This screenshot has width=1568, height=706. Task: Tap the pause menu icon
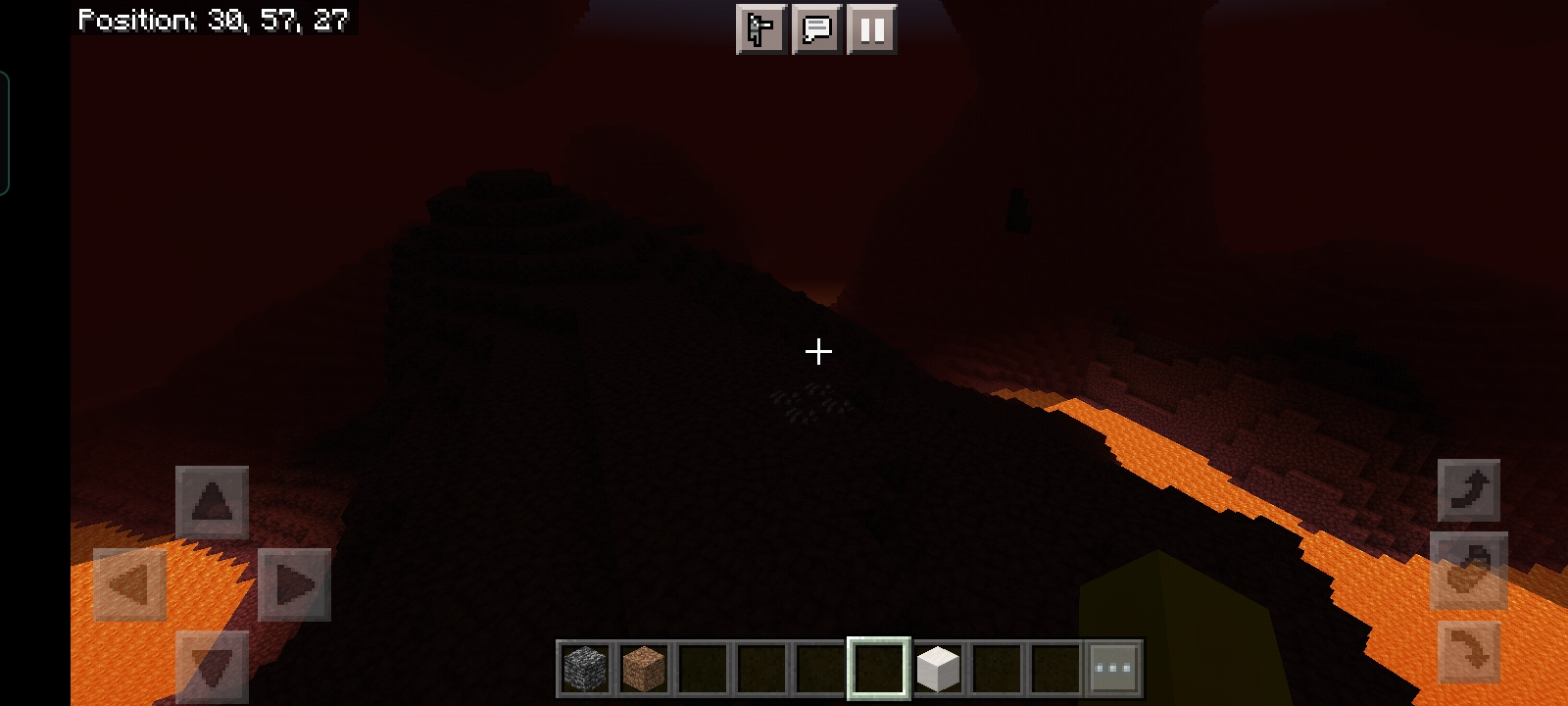[871, 29]
